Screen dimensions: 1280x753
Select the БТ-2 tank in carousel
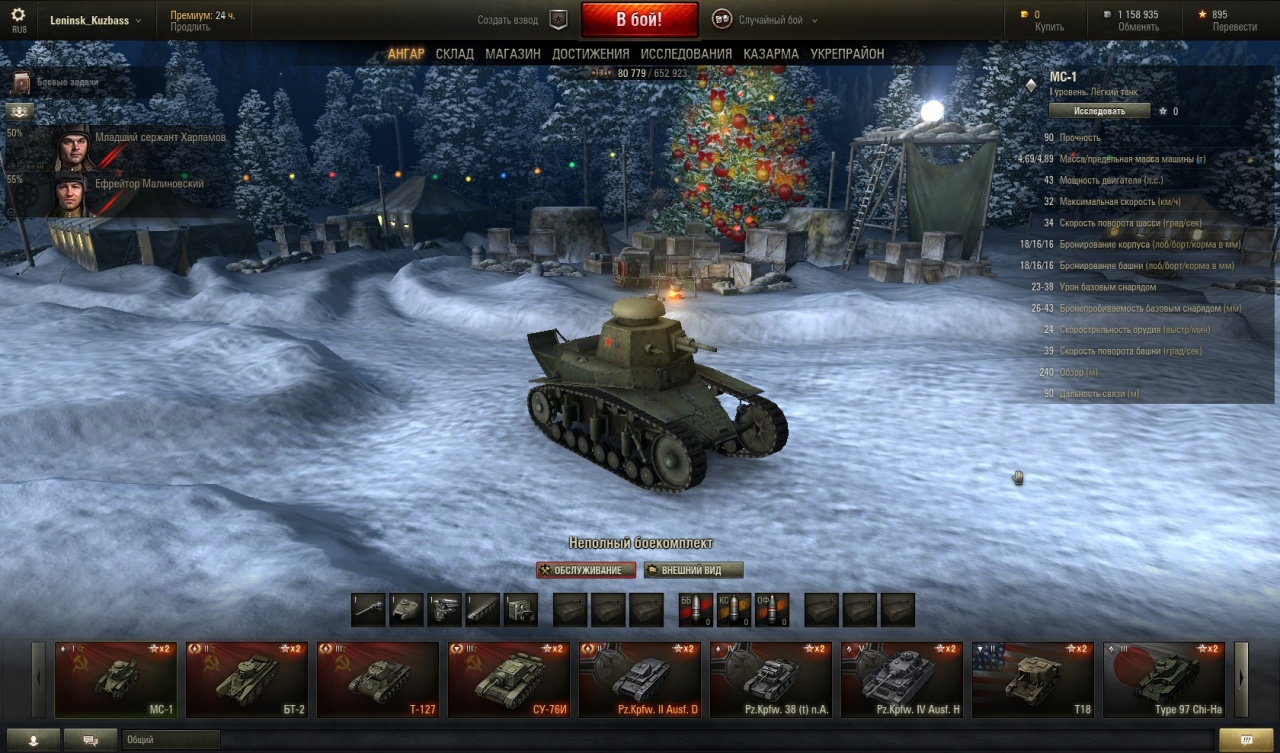coord(246,680)
